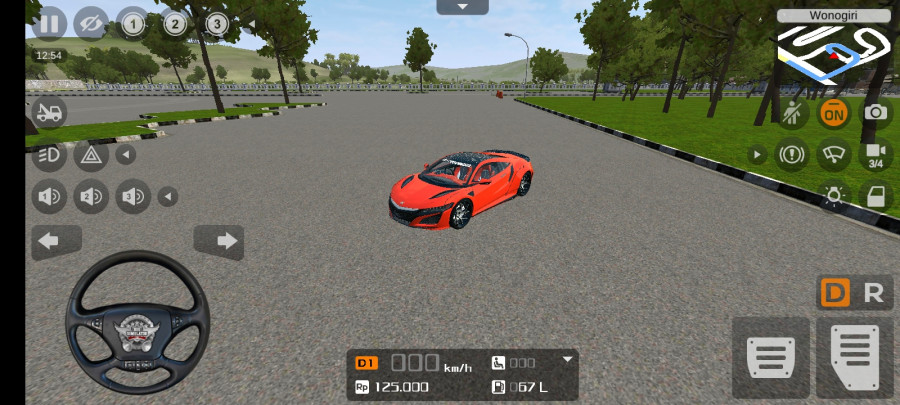Toggle the headlights

(x=48, y=155)
